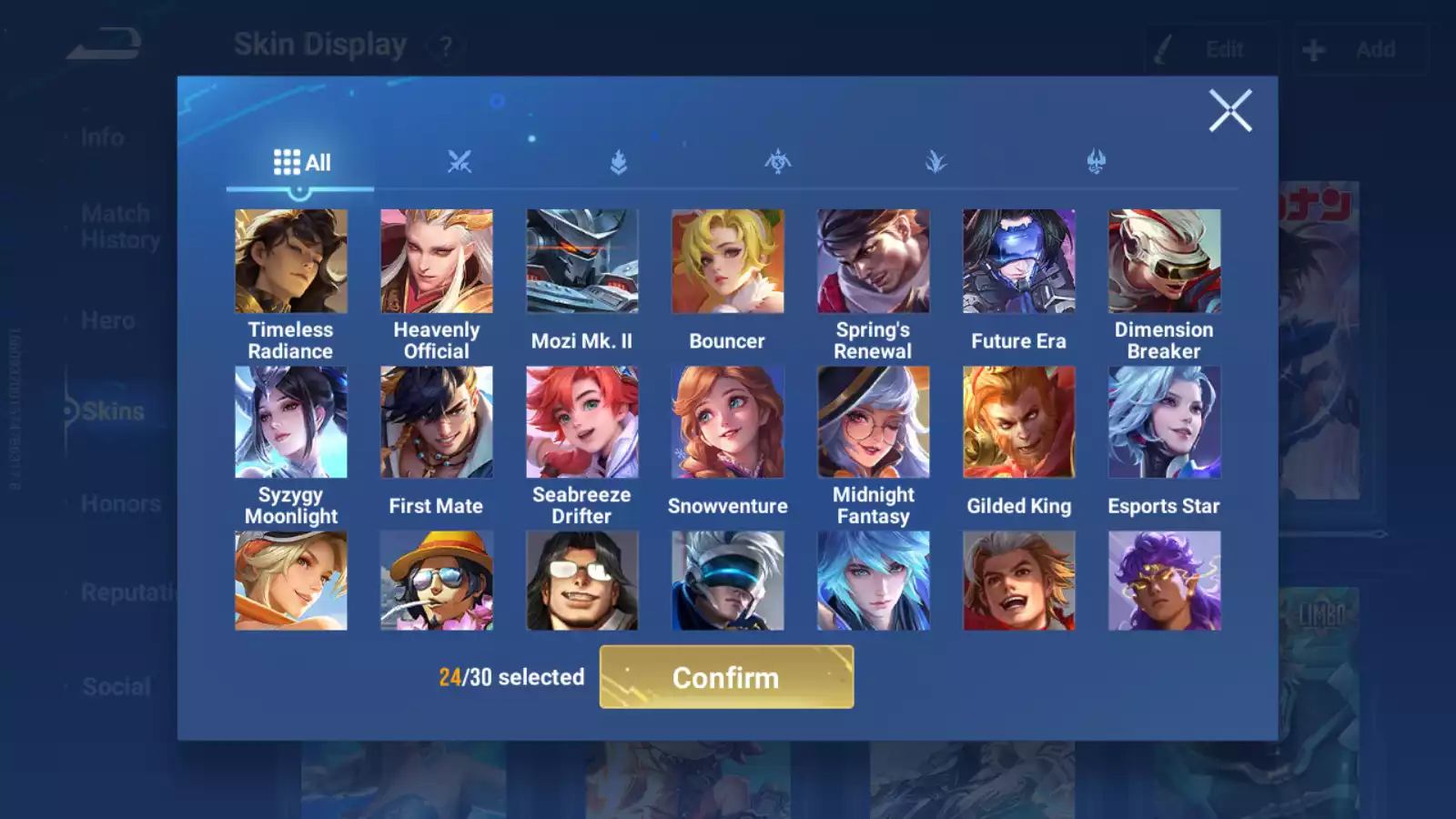Pick the Esports Star skin

coord(1164,422)
